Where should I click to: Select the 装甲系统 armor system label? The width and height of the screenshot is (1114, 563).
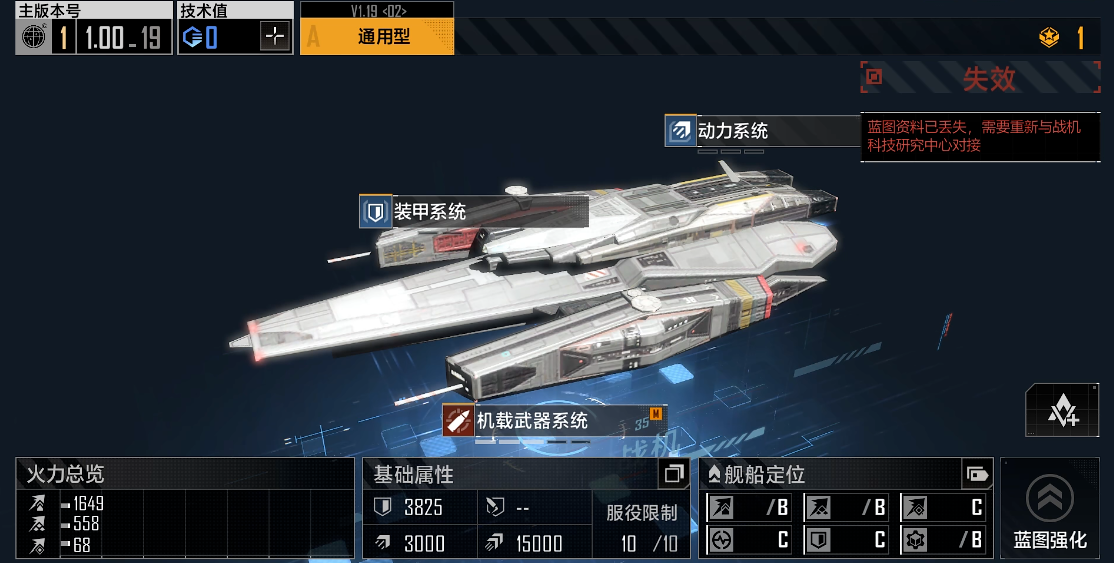(x=430, y=211)
